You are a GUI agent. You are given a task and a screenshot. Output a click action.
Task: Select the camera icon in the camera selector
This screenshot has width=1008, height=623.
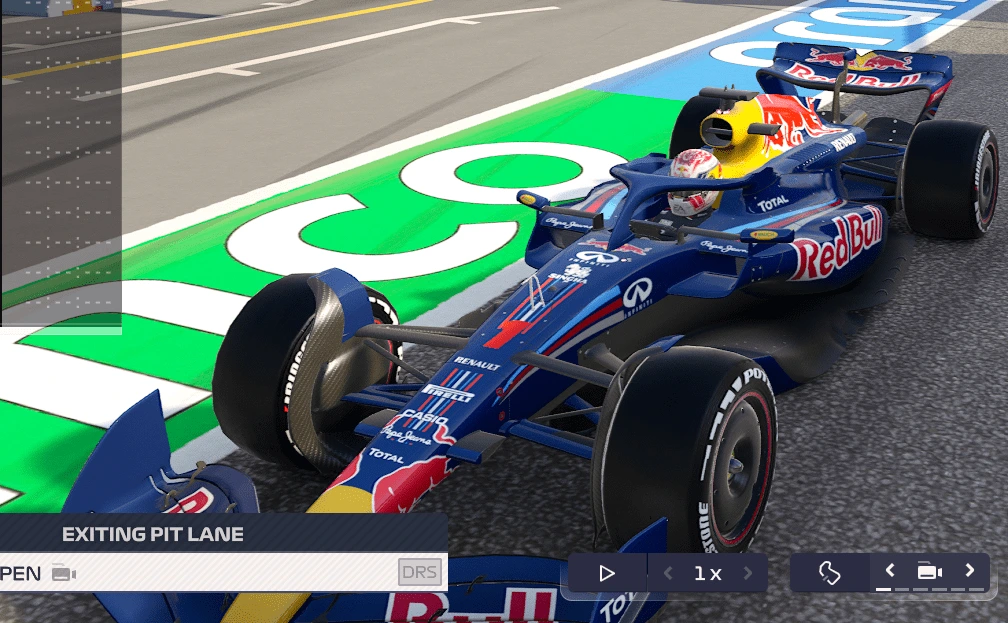929,572
